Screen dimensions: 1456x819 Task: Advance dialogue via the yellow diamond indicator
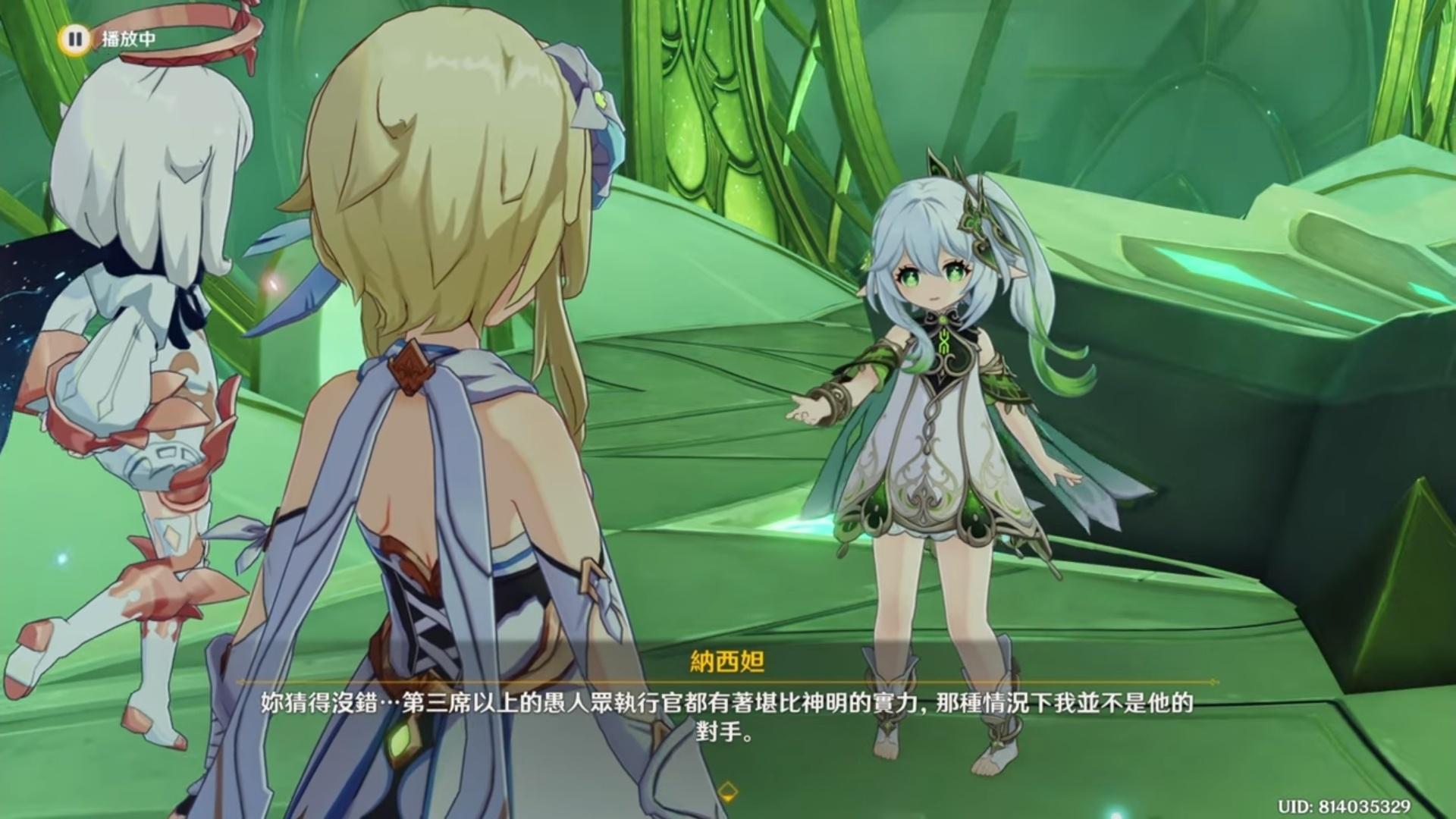[x=727, y=791]
